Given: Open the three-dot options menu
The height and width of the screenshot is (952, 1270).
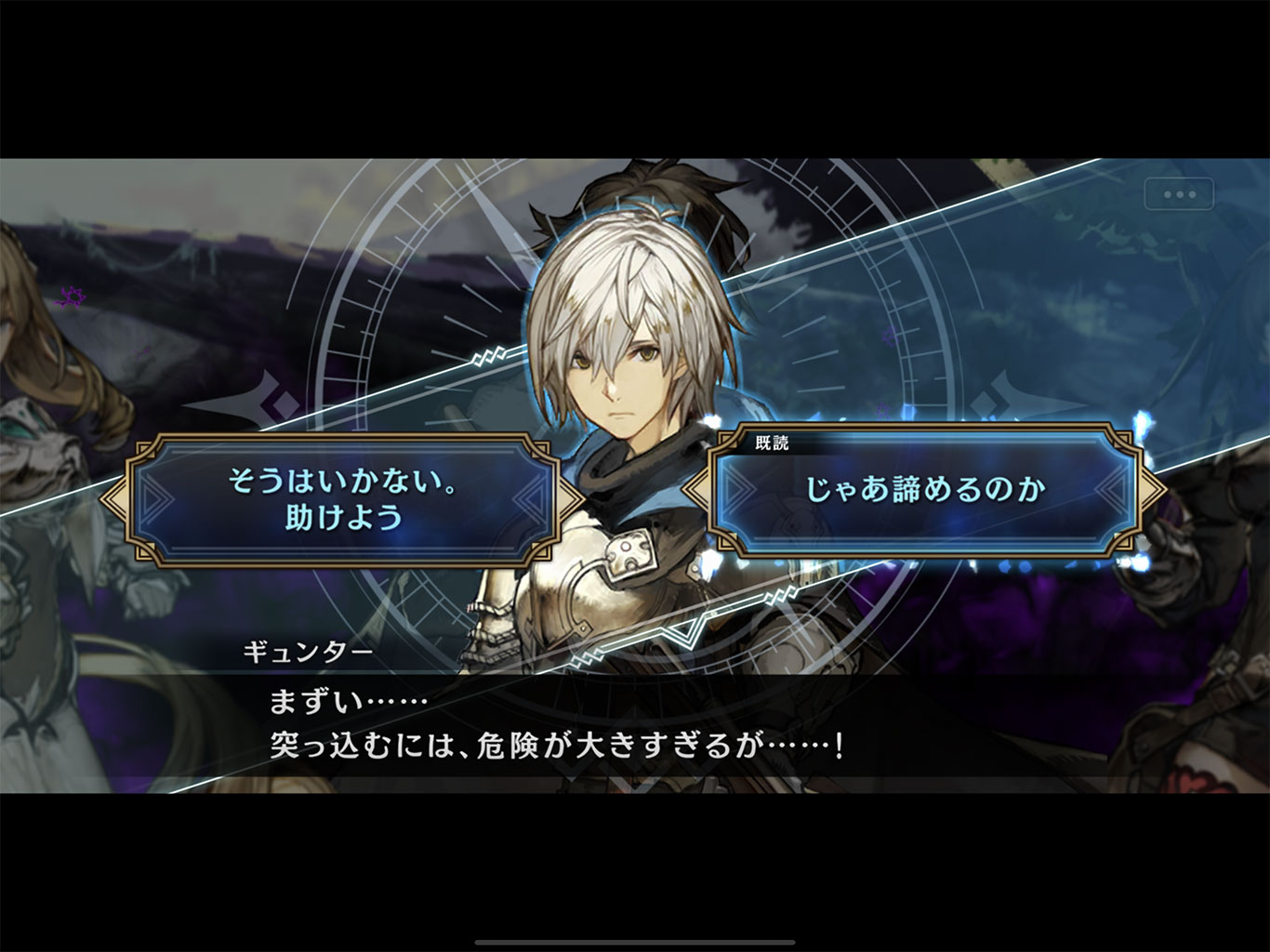Looking at the screenshot, I should (x=1179, y=194).
